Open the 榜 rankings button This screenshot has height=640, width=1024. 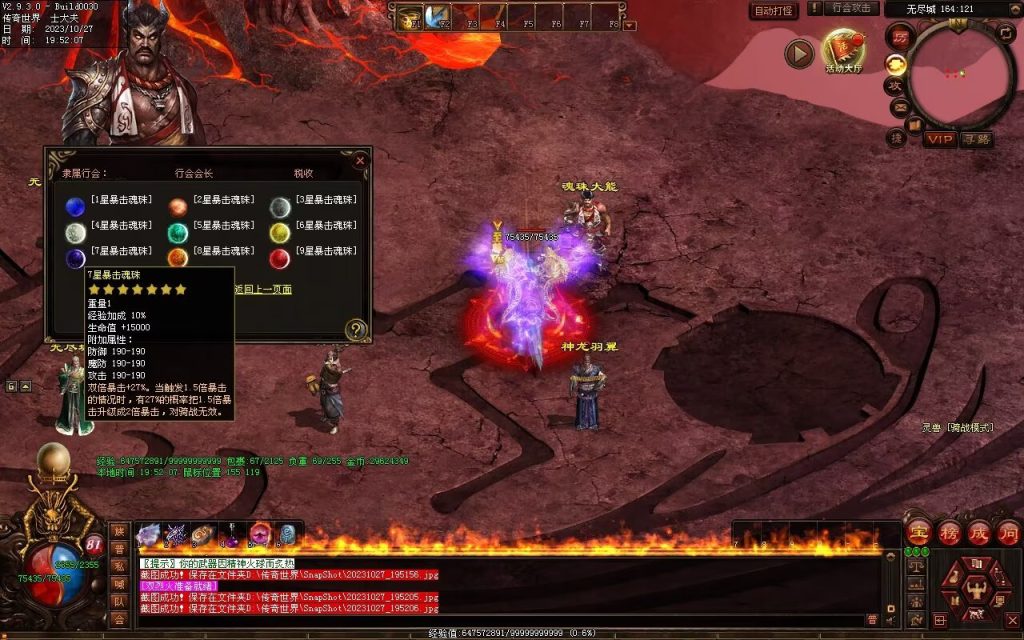click(x=948, y=532)
